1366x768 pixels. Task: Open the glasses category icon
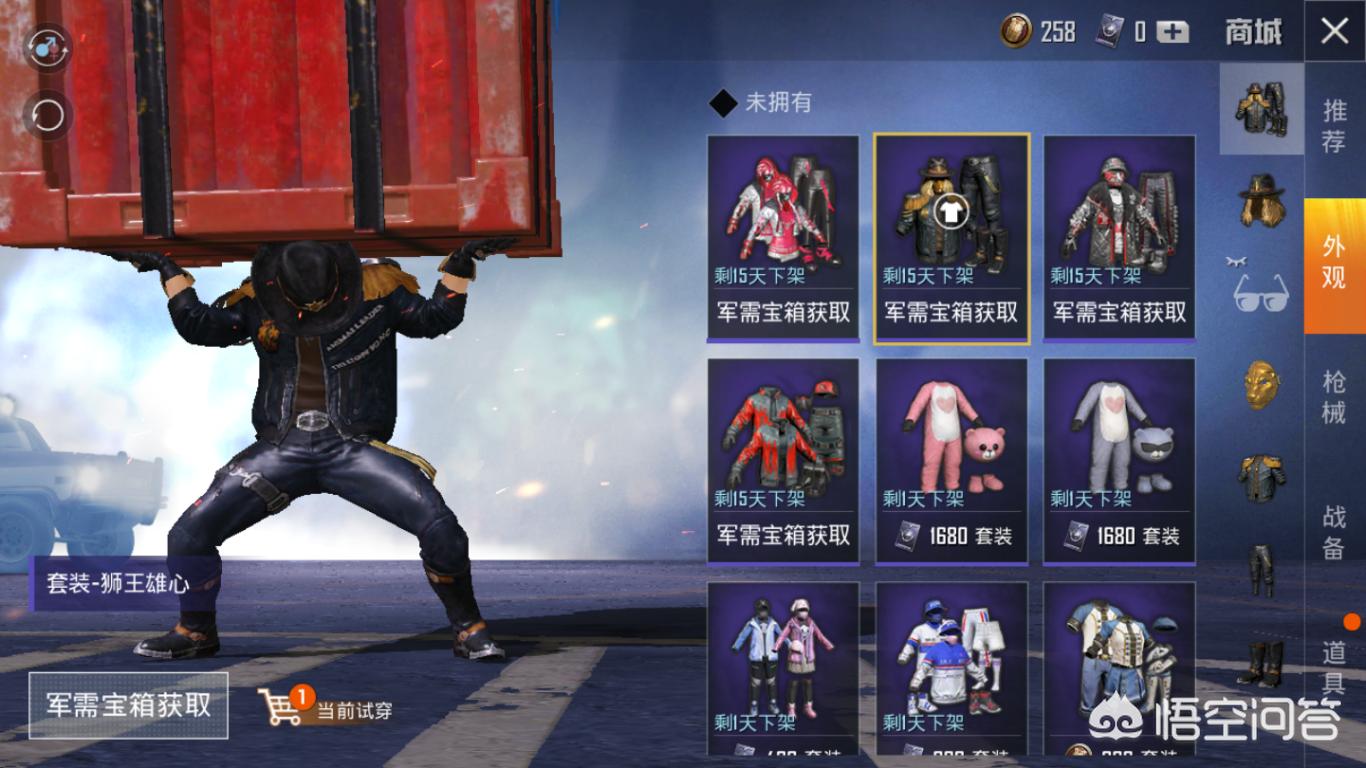[1261, 291]
